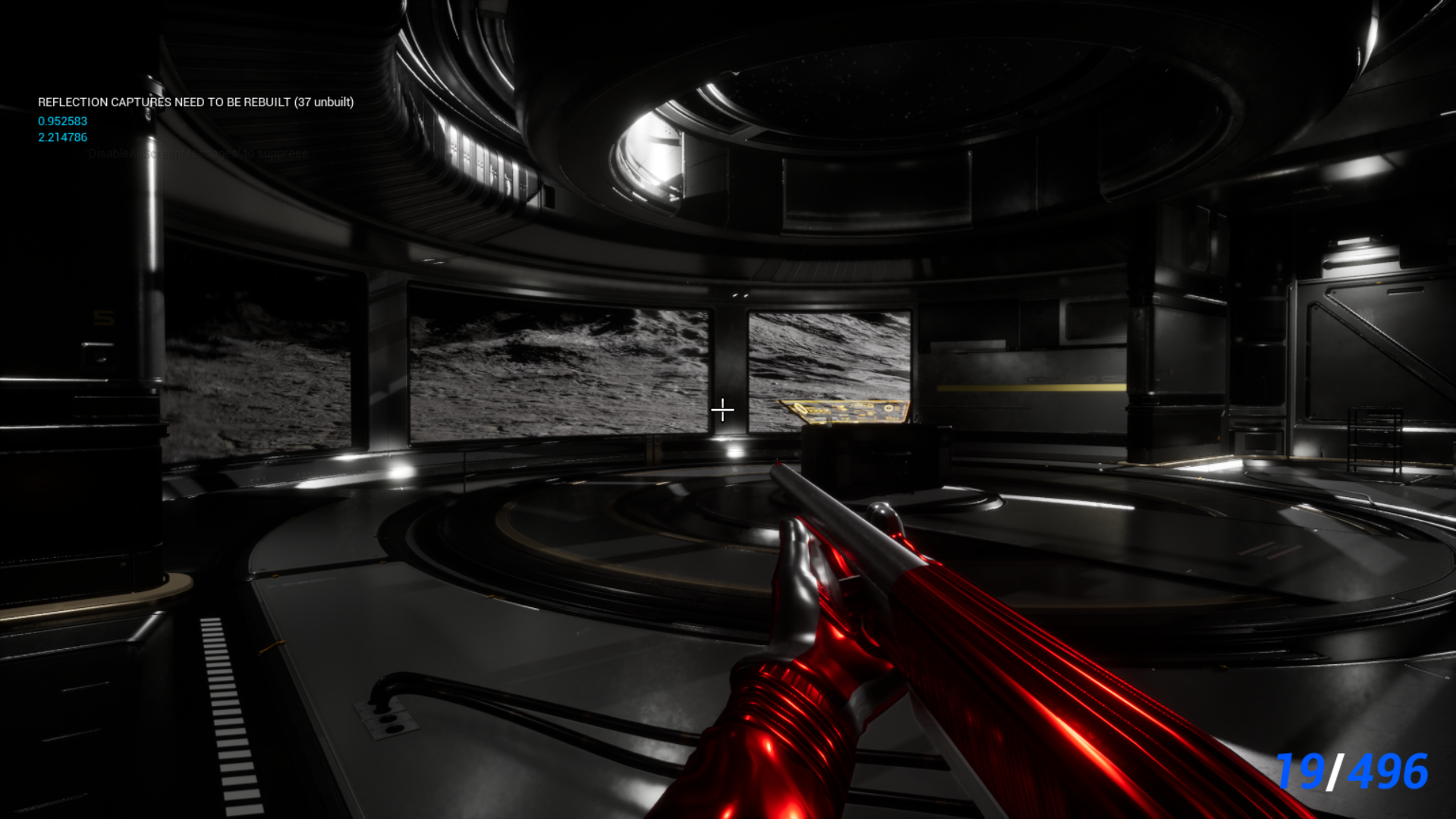Click the circular ring icon on the holographic console
1456x819 pixels.
pyautogui.click(x=888, y=408)
